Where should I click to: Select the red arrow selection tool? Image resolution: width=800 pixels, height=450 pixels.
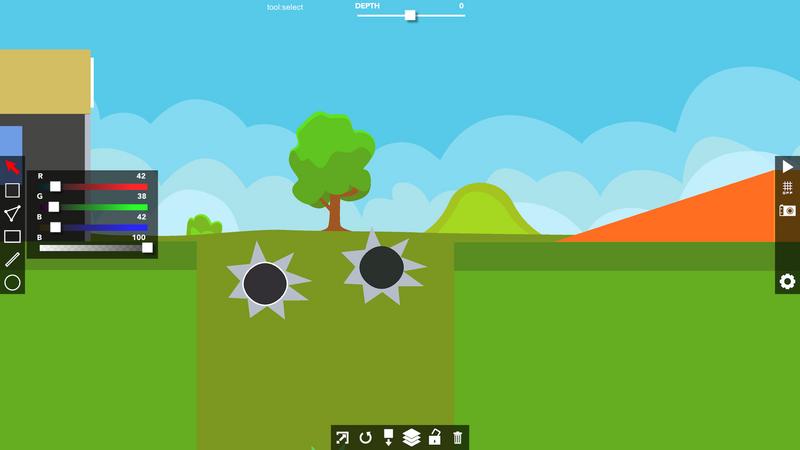point(12,167)
